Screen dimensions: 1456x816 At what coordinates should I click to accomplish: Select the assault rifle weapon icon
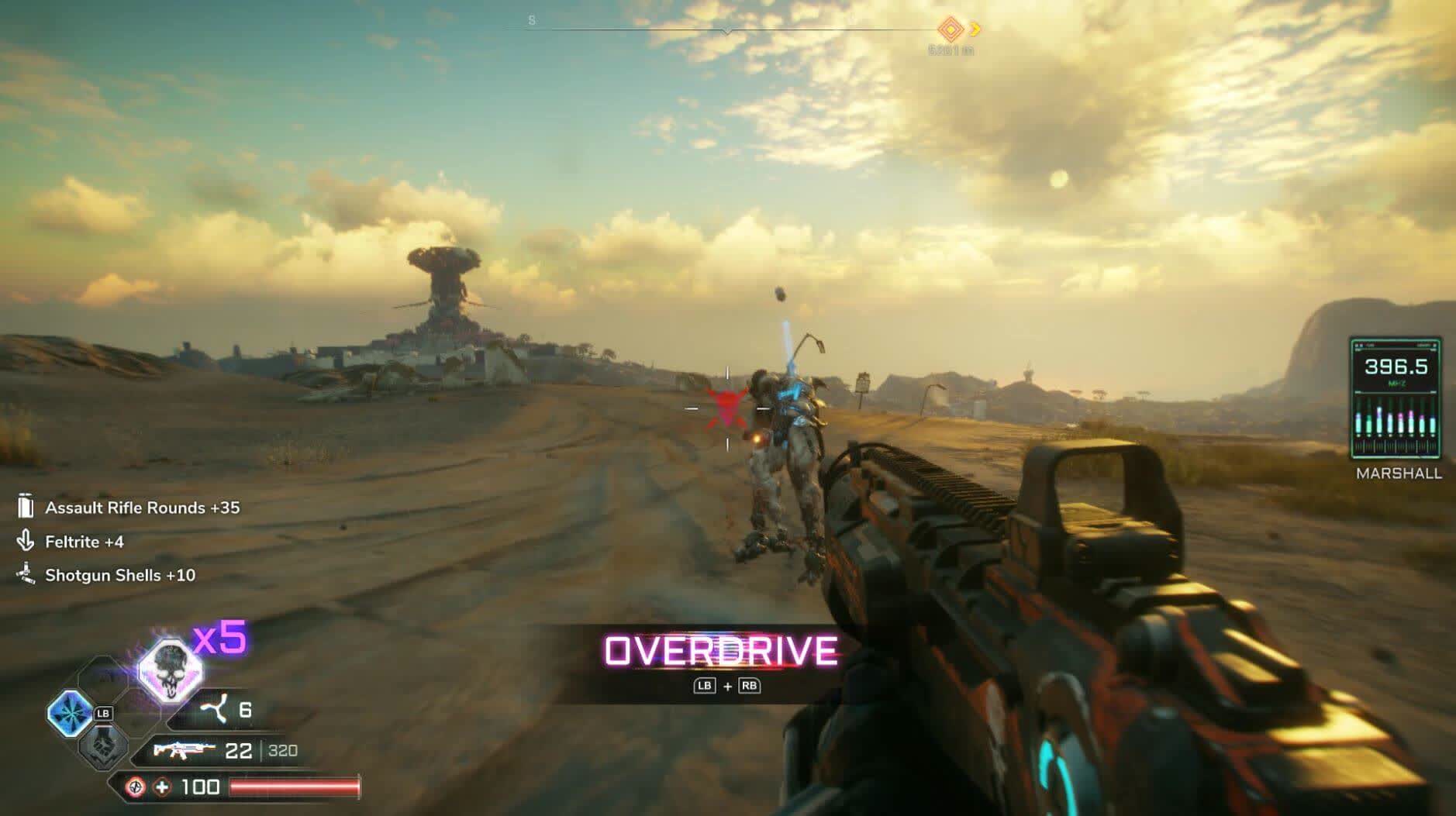pos(184,750)
